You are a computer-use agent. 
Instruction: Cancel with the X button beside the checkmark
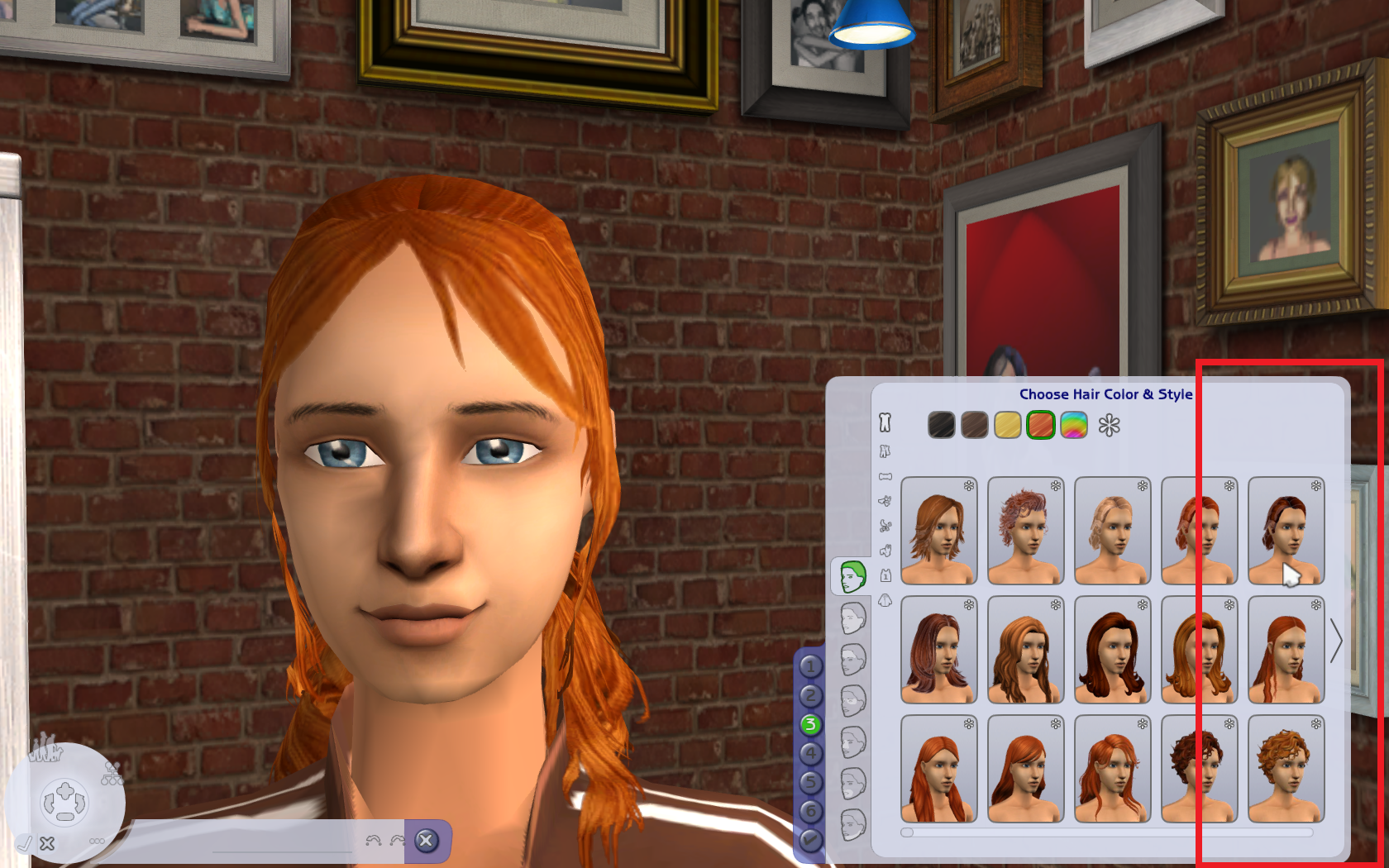pos(47,843)
